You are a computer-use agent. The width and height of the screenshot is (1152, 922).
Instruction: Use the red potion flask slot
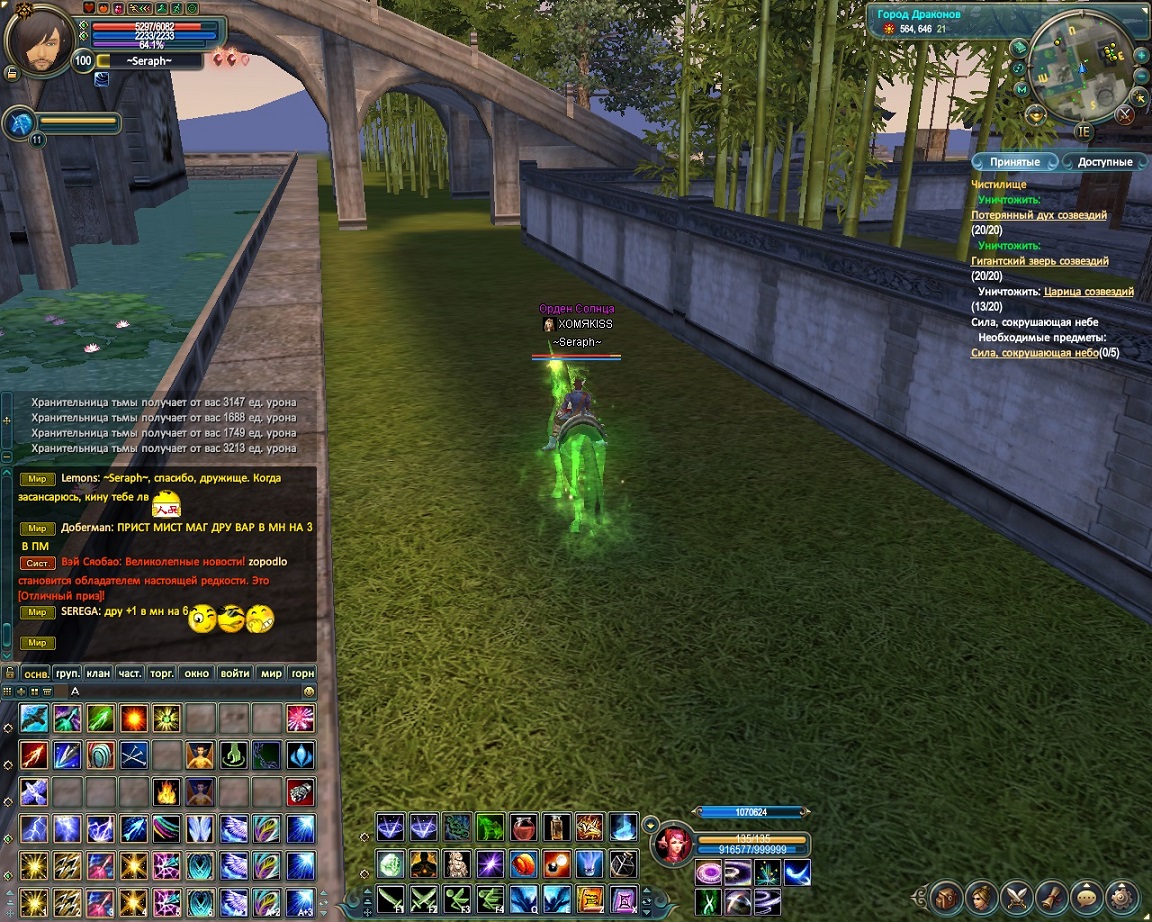point(523,827)
